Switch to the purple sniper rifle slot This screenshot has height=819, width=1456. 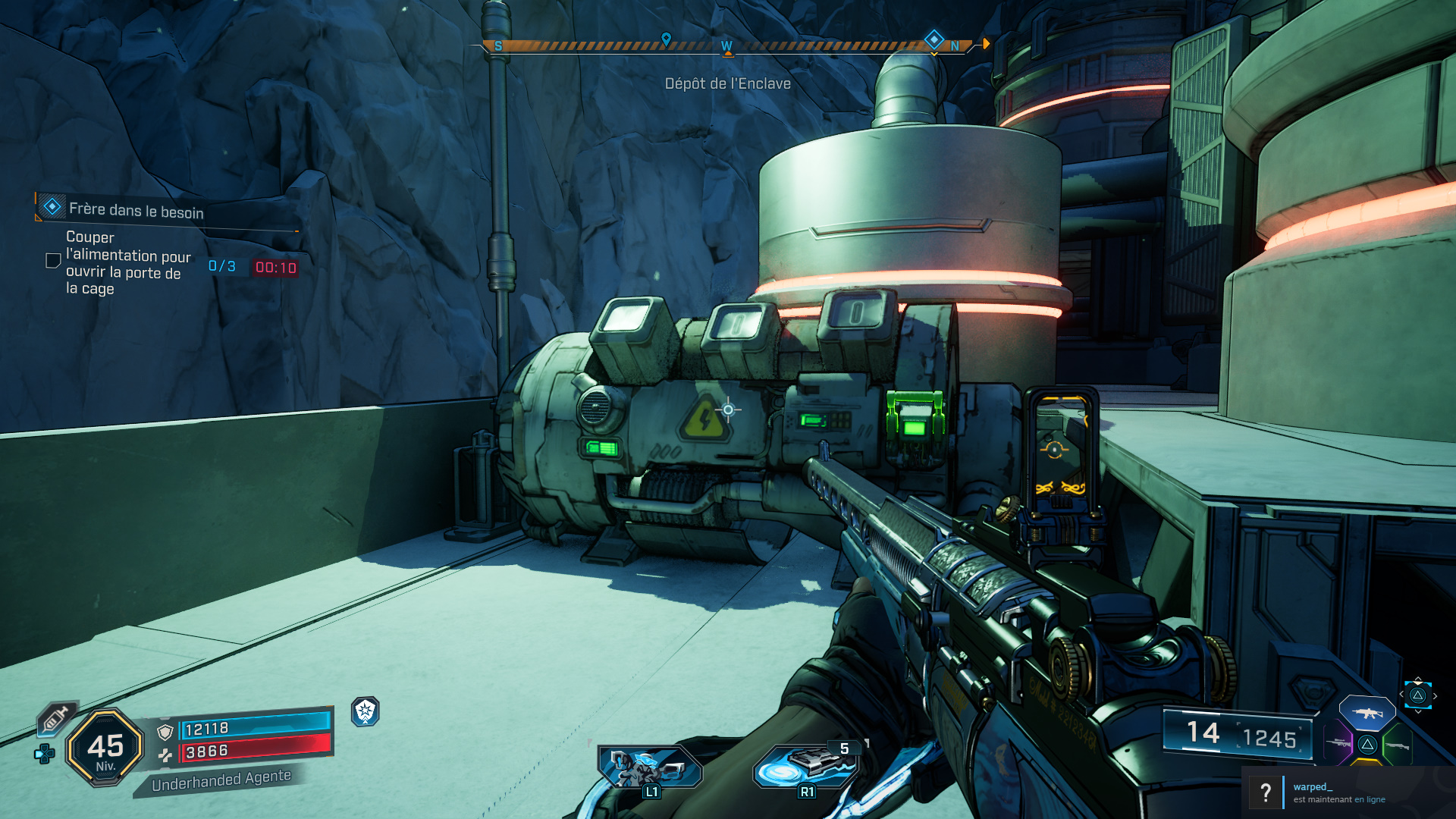point(1338,743)
